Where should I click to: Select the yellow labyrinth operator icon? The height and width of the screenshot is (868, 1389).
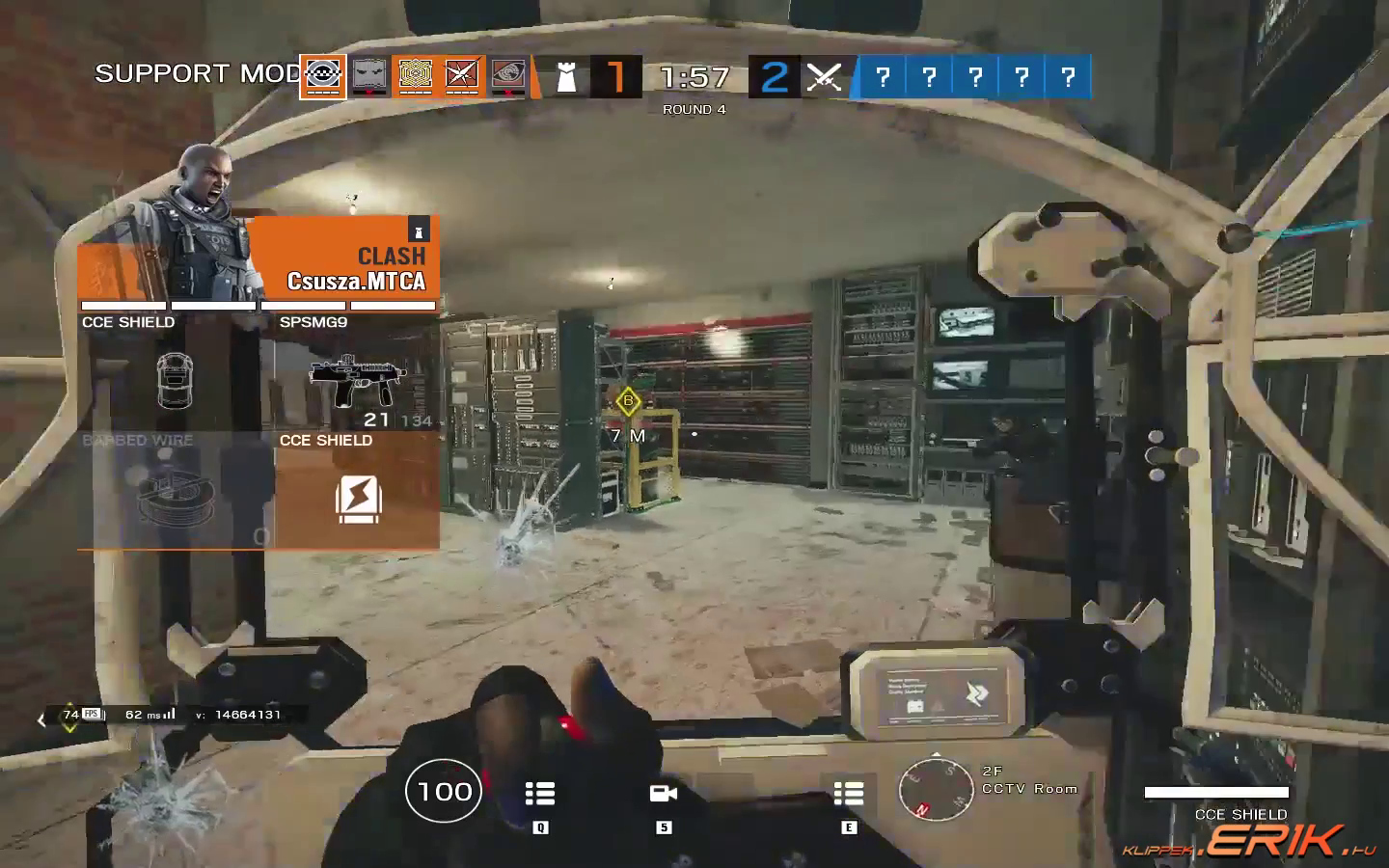point(416,76)
